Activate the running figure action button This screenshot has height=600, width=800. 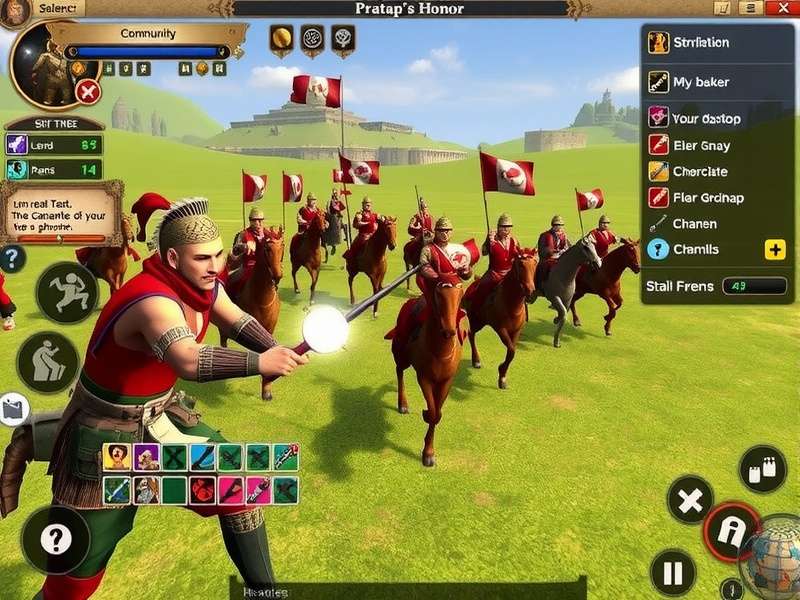67,292
